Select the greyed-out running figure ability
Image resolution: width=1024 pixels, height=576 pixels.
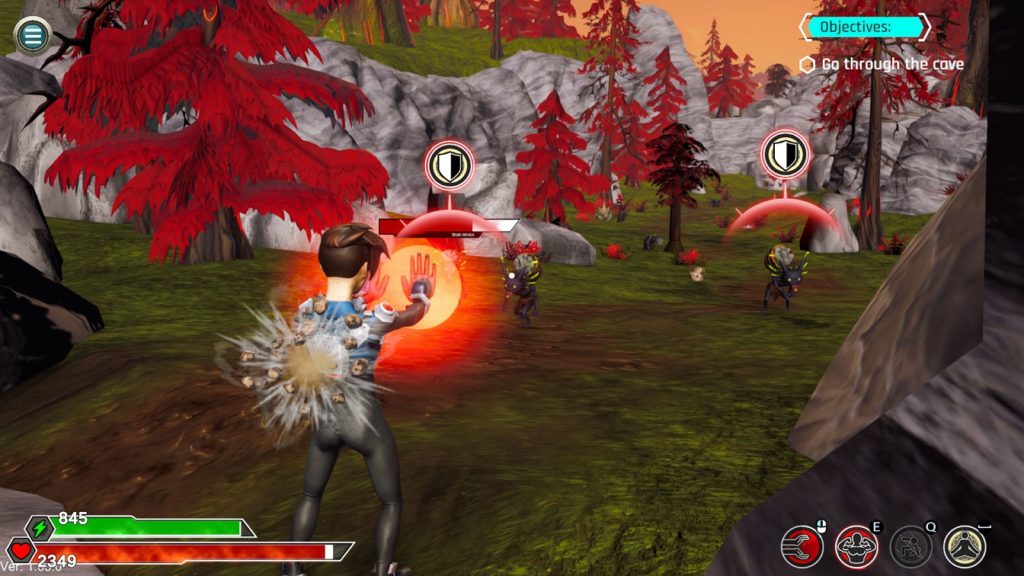pyautogui.click(x=911, y=546)
